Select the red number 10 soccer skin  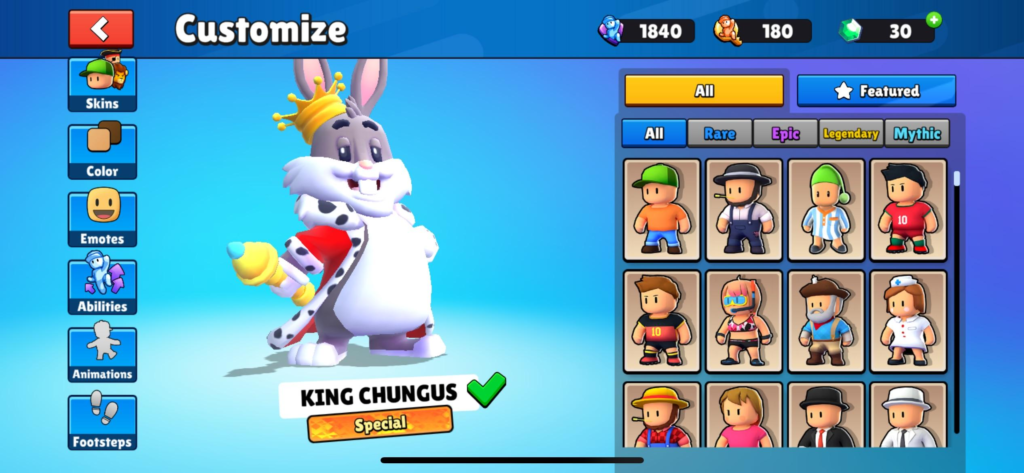point(908,209)
